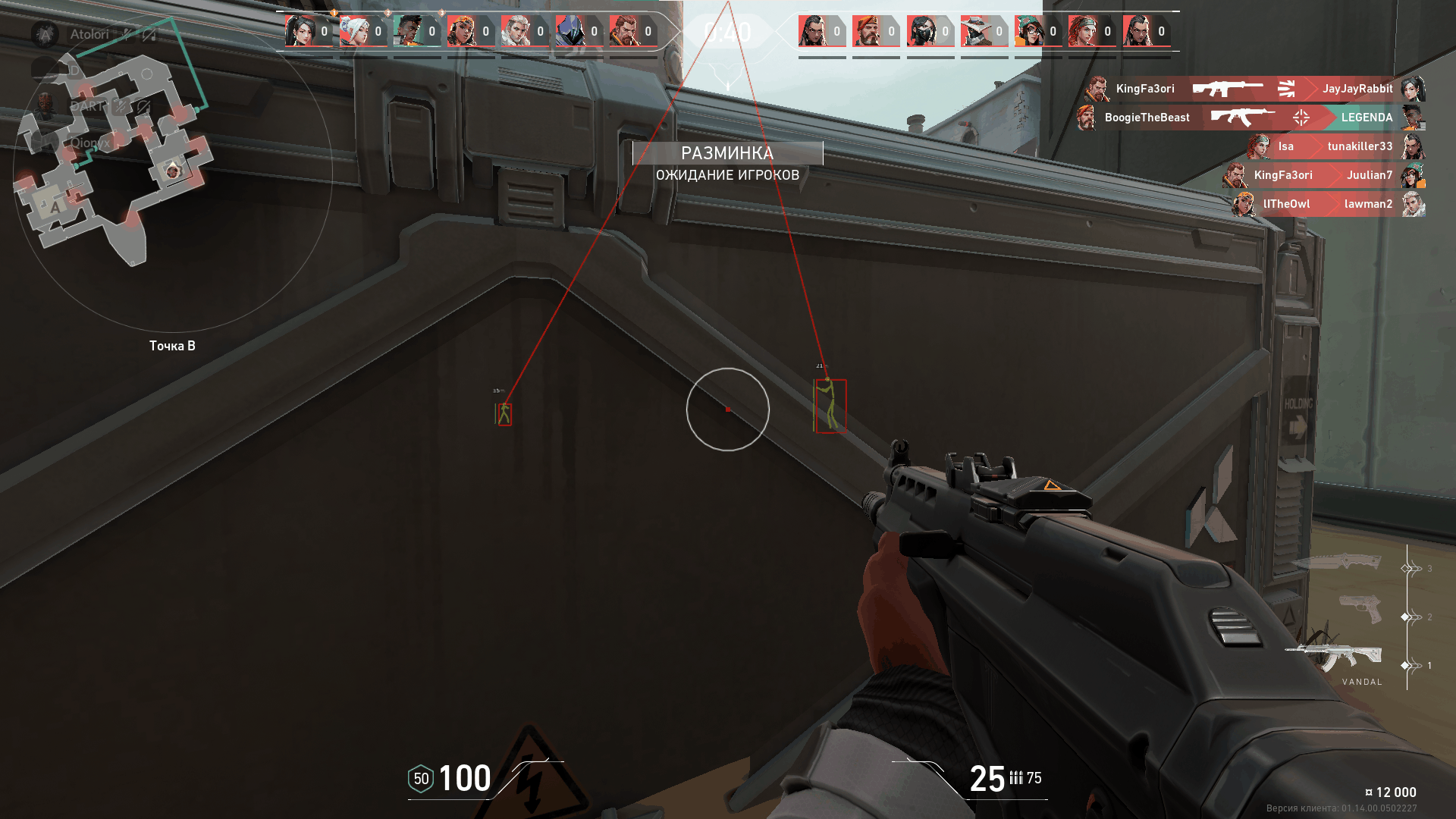This screenshot has height=819, width=1456.
Task: Click the headshot icon in BoogieTheBeast's kill entry
Action: (1302, 118)
